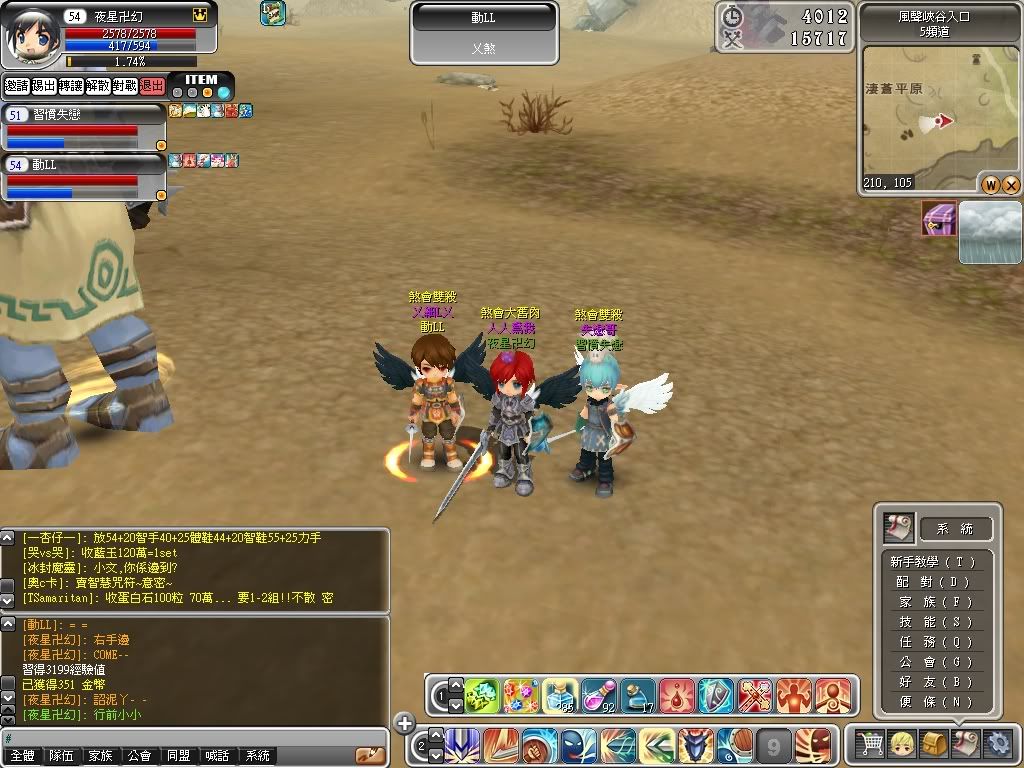This screenshot has width=1024, height=768.
Task: Open the backpack inventory icon
Action: [x=934, y=743]
